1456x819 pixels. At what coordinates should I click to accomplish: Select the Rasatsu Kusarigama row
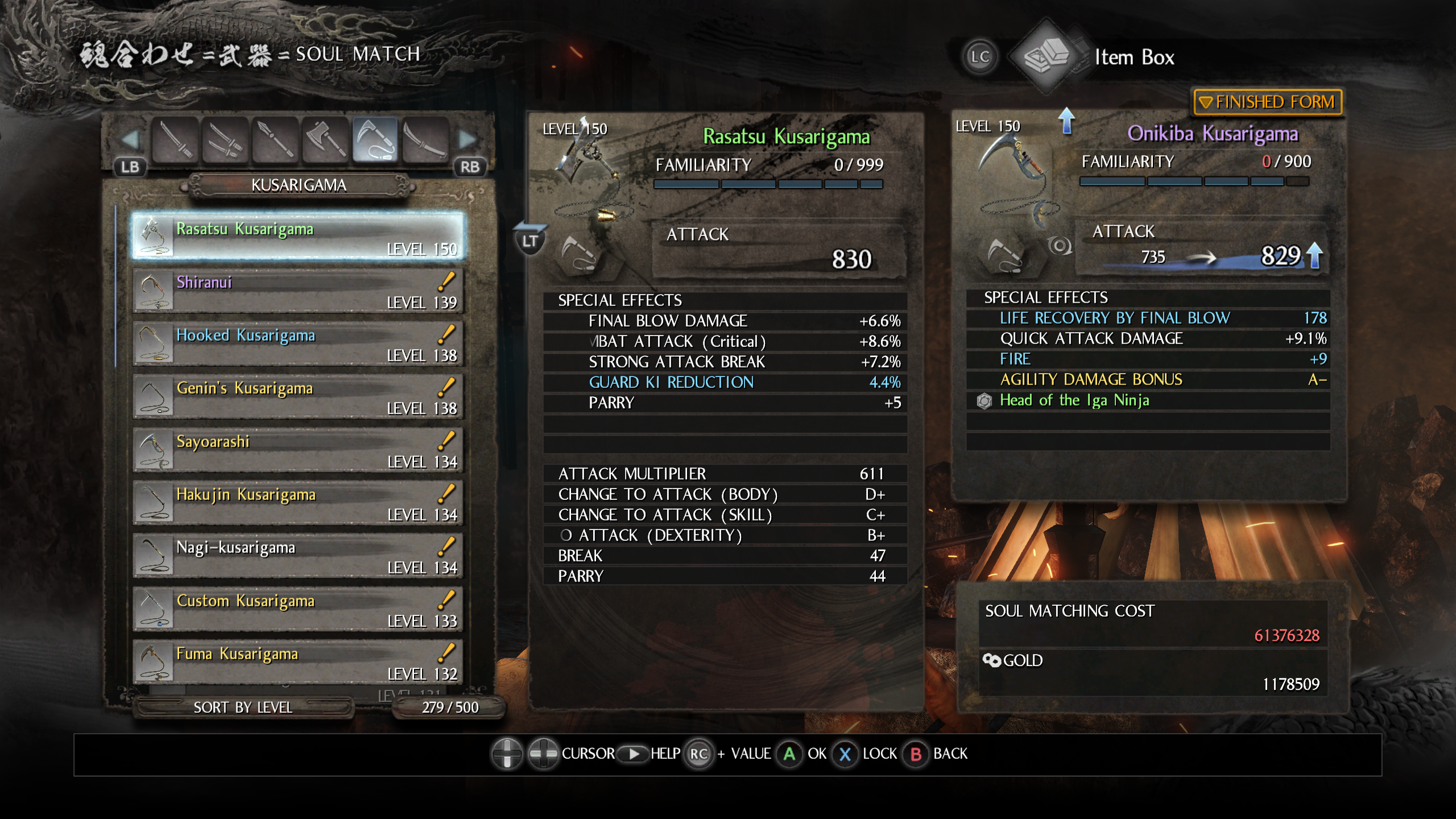coord(299,237)
